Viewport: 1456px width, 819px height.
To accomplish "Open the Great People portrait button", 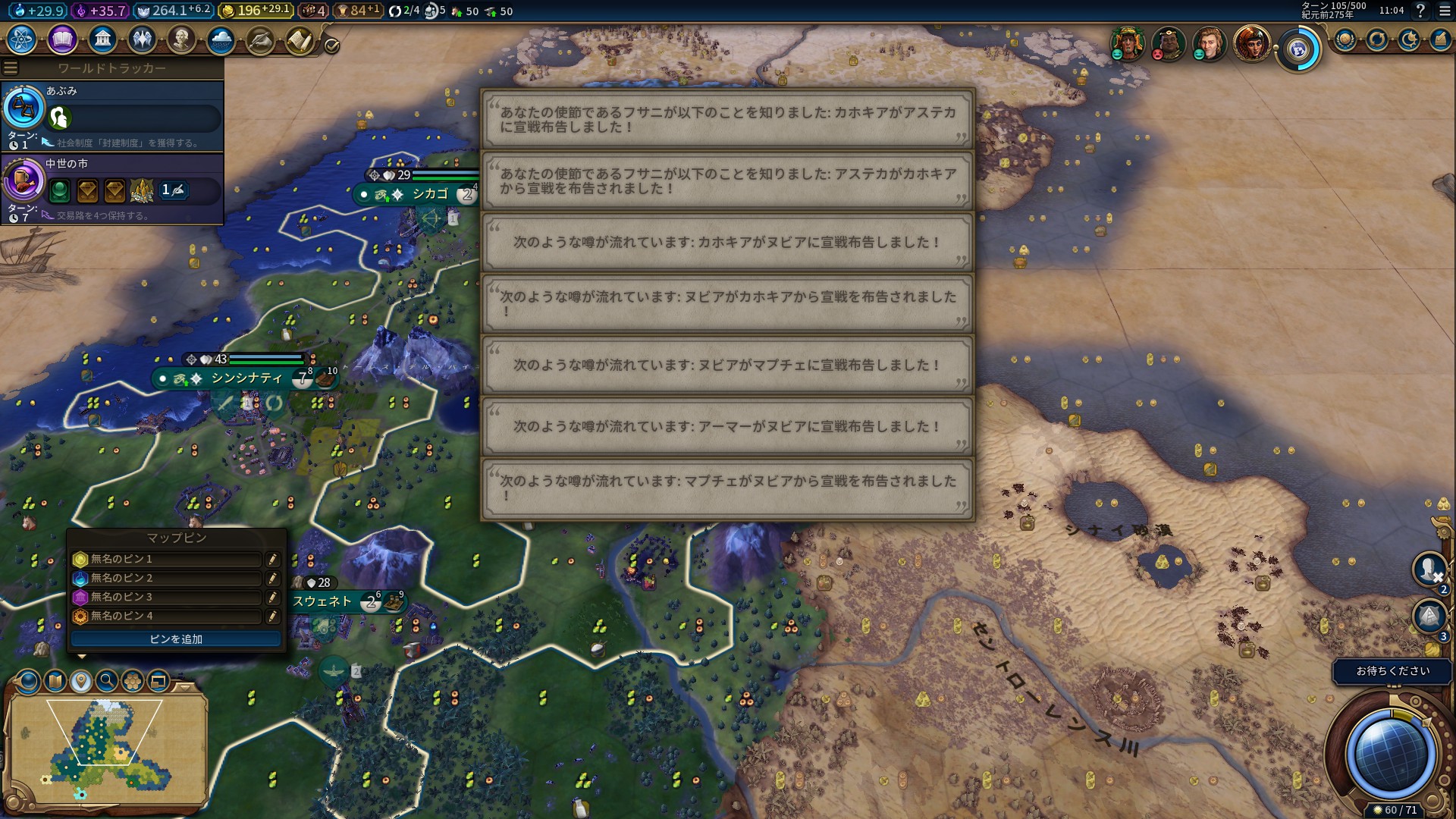I will tap(181, 39).
